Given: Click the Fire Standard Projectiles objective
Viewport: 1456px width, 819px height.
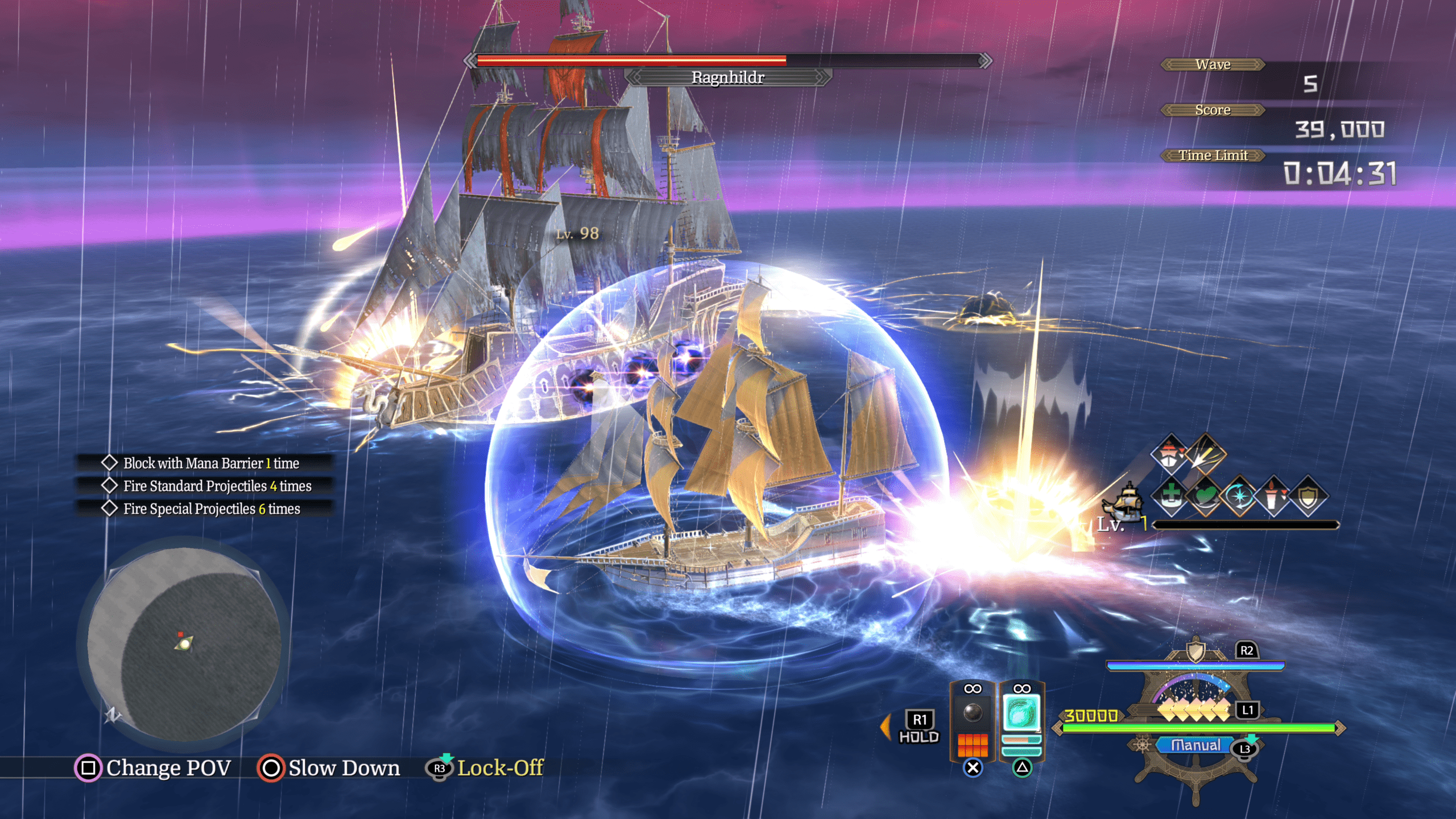Looking at the screenshot, I should [217, 486].
